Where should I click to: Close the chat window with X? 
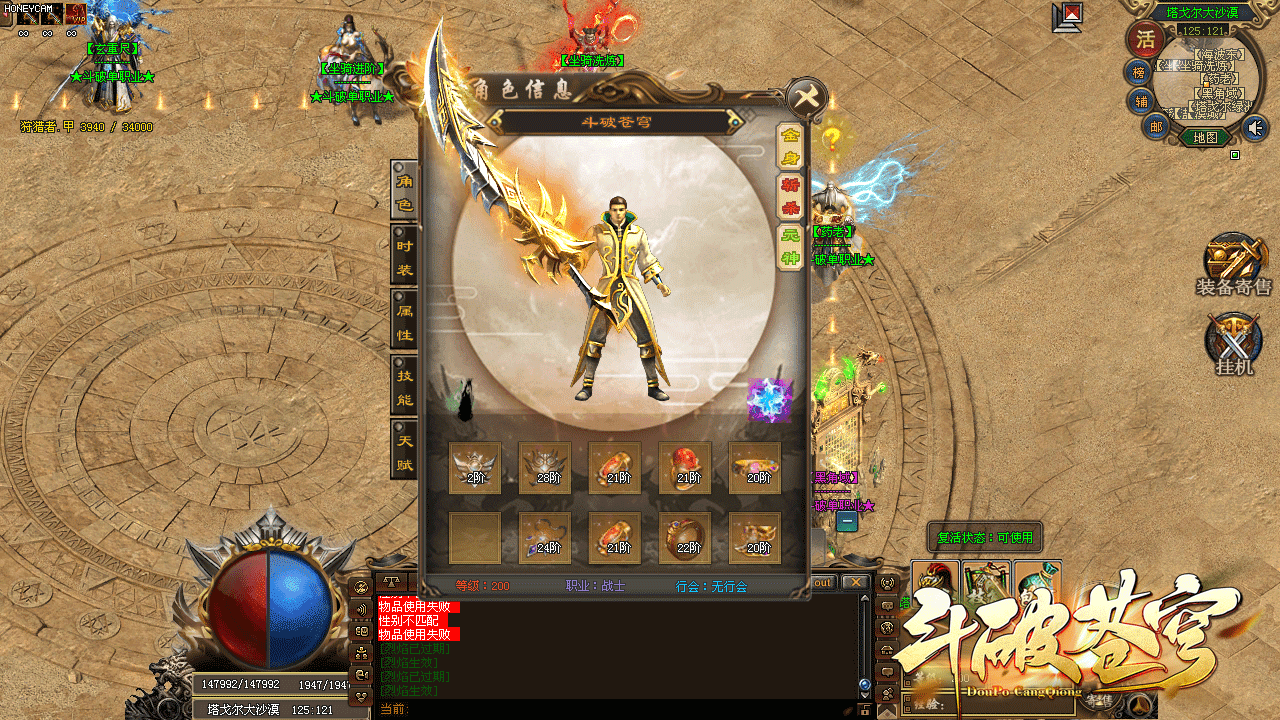854,582
